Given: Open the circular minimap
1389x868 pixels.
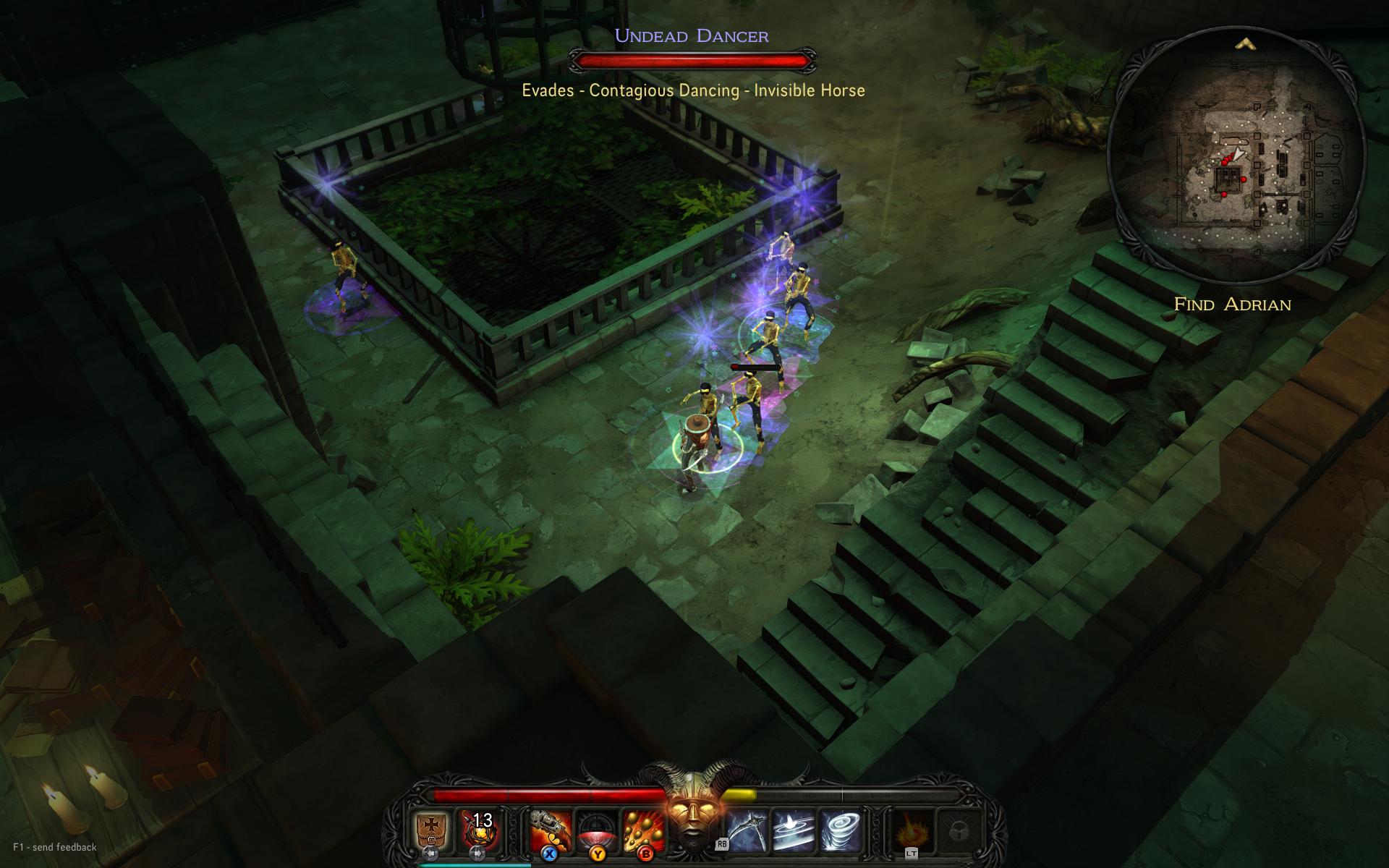Looking at the screenshot, I should point(1236,156).
